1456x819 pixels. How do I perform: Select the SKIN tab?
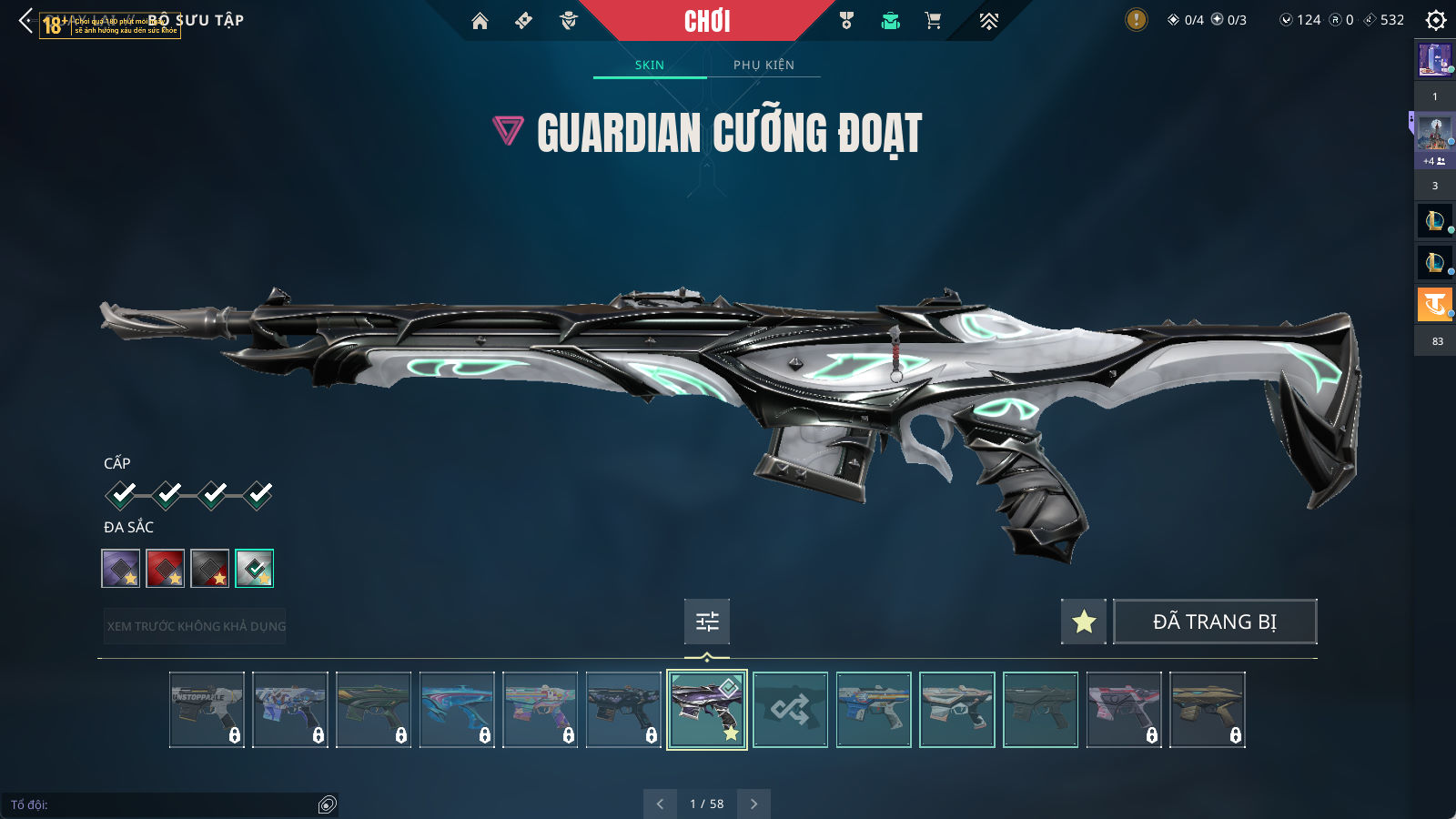point(650,65)
